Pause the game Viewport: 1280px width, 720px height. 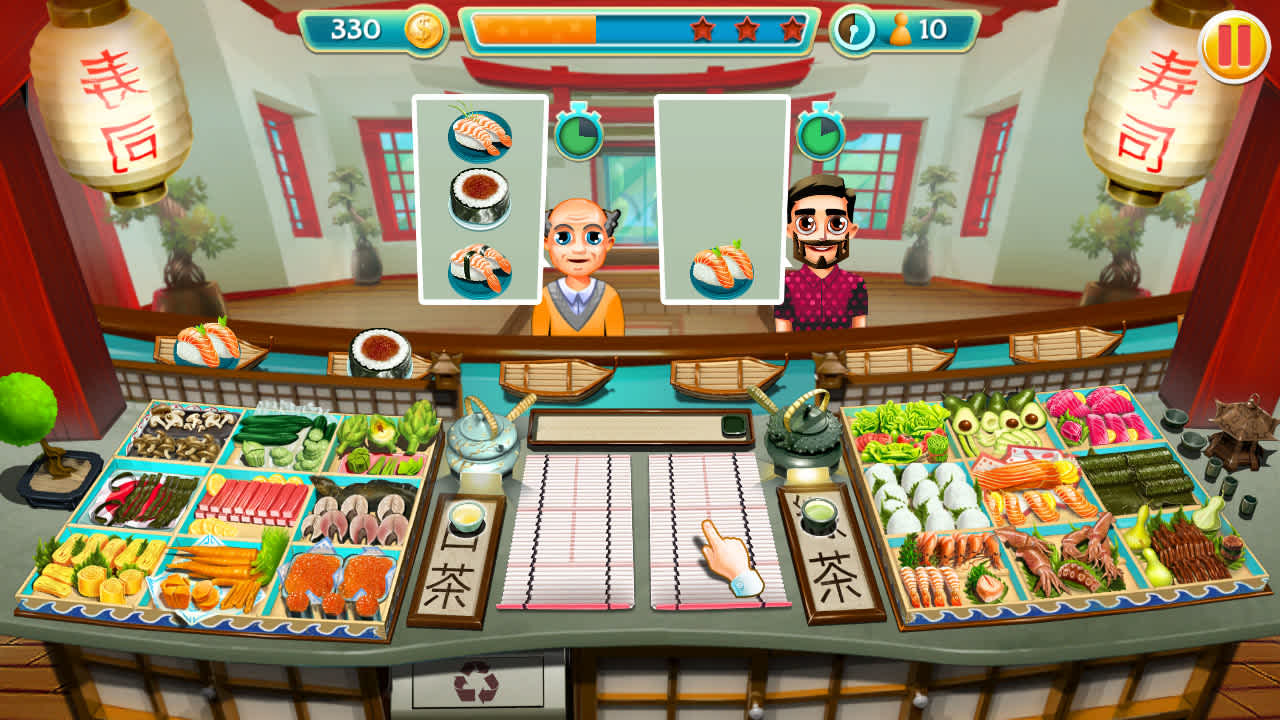click(x=1236, y=44)
